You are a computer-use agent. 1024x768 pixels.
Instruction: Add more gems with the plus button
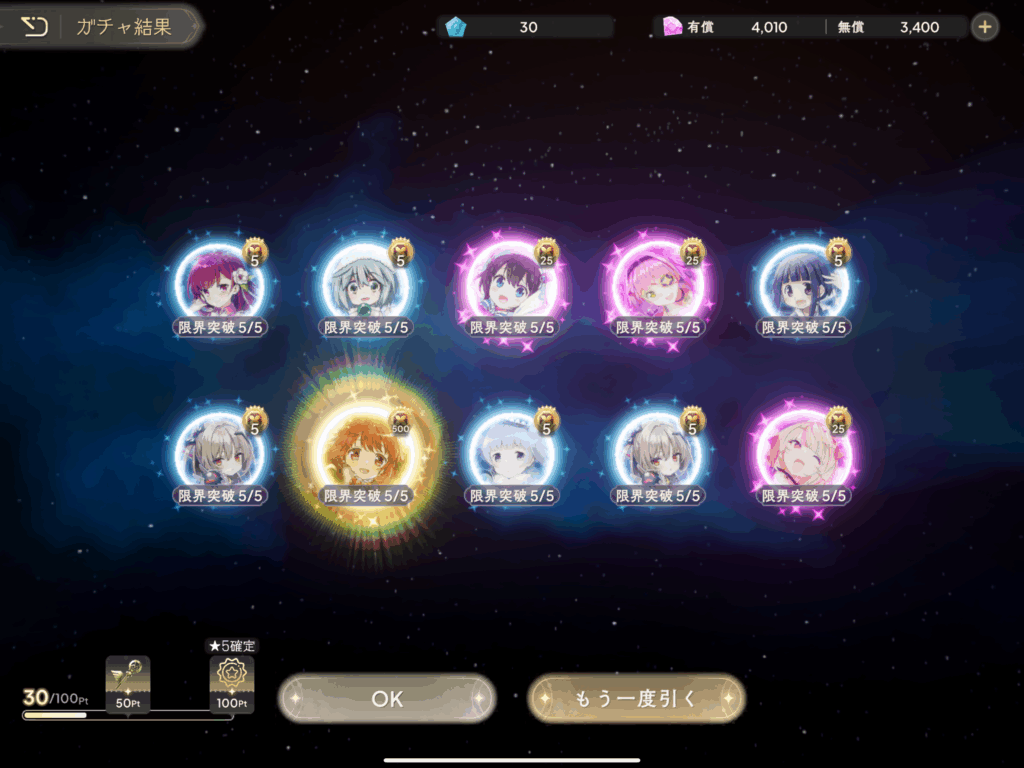985,27
